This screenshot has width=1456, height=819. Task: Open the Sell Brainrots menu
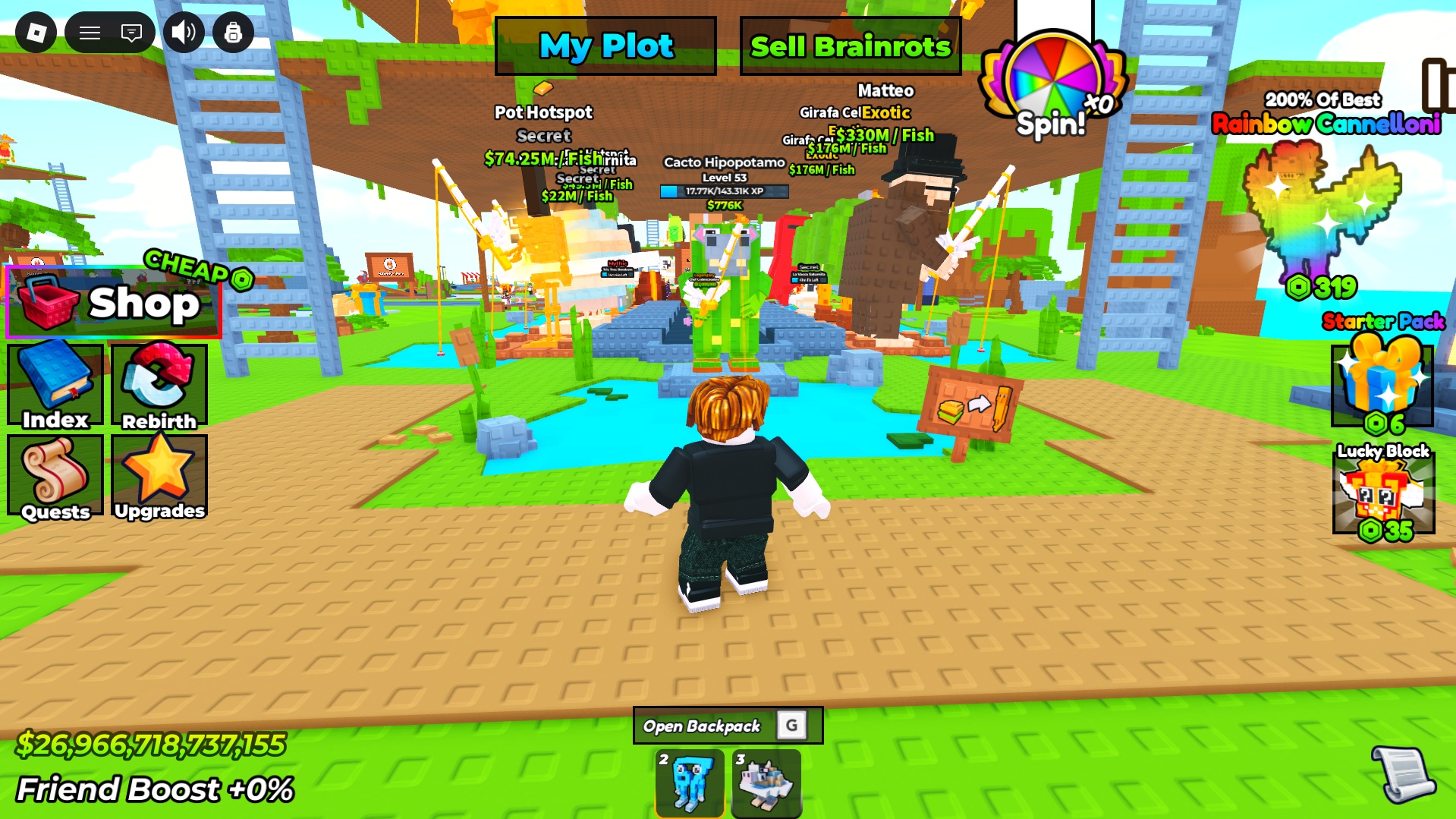[x=849, y=46]
